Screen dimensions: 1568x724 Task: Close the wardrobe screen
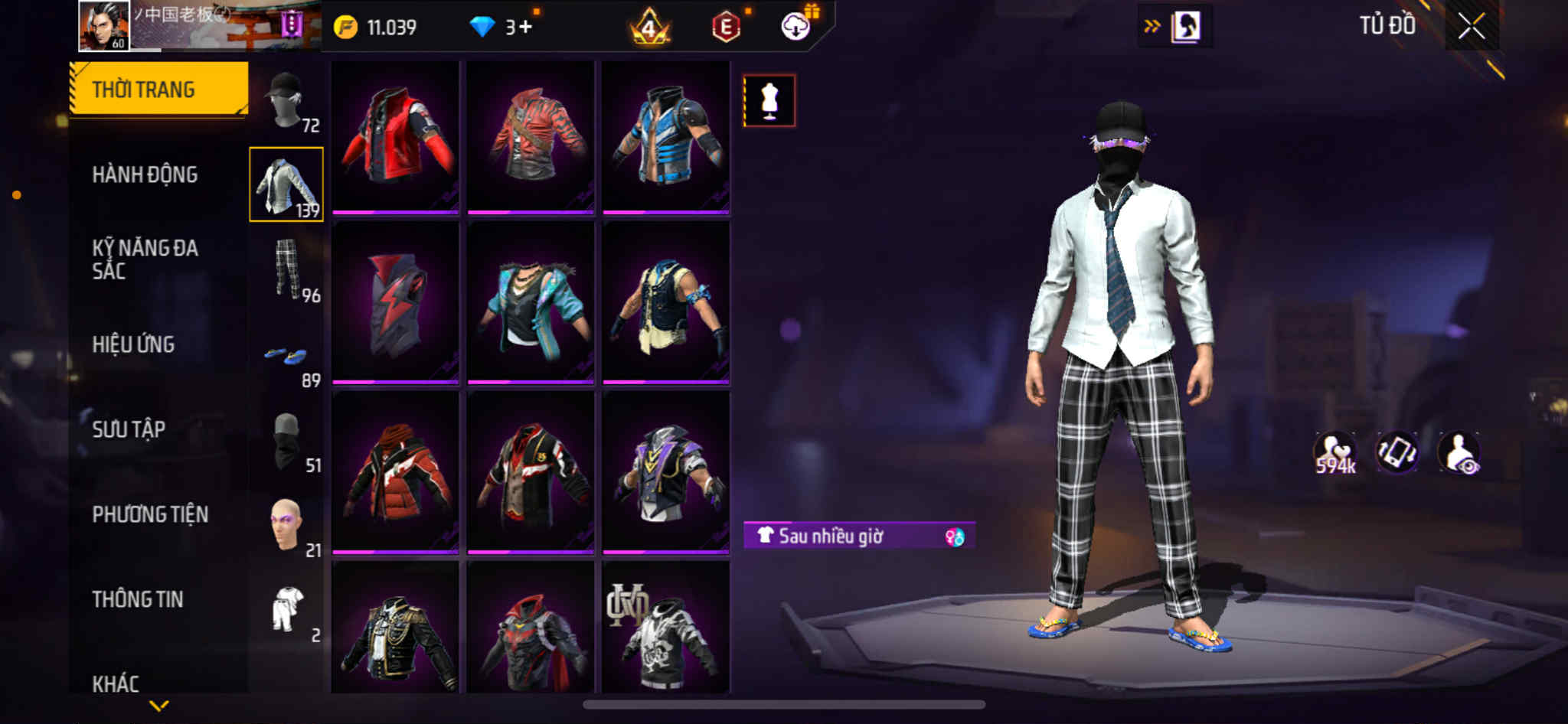1471,27
